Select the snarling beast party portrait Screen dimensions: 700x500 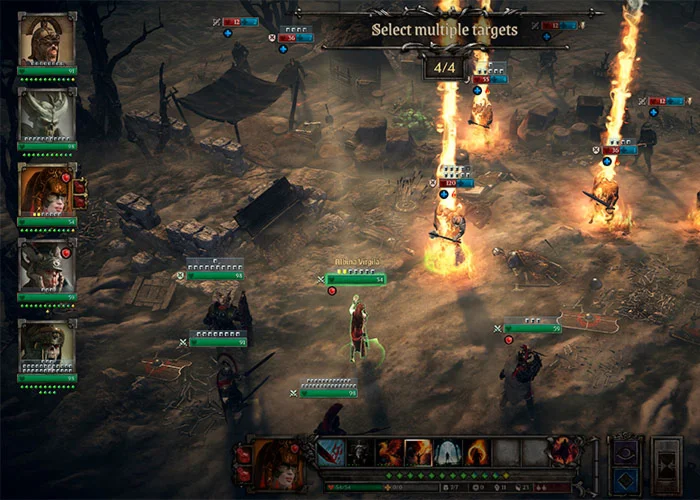pos(46,265)
